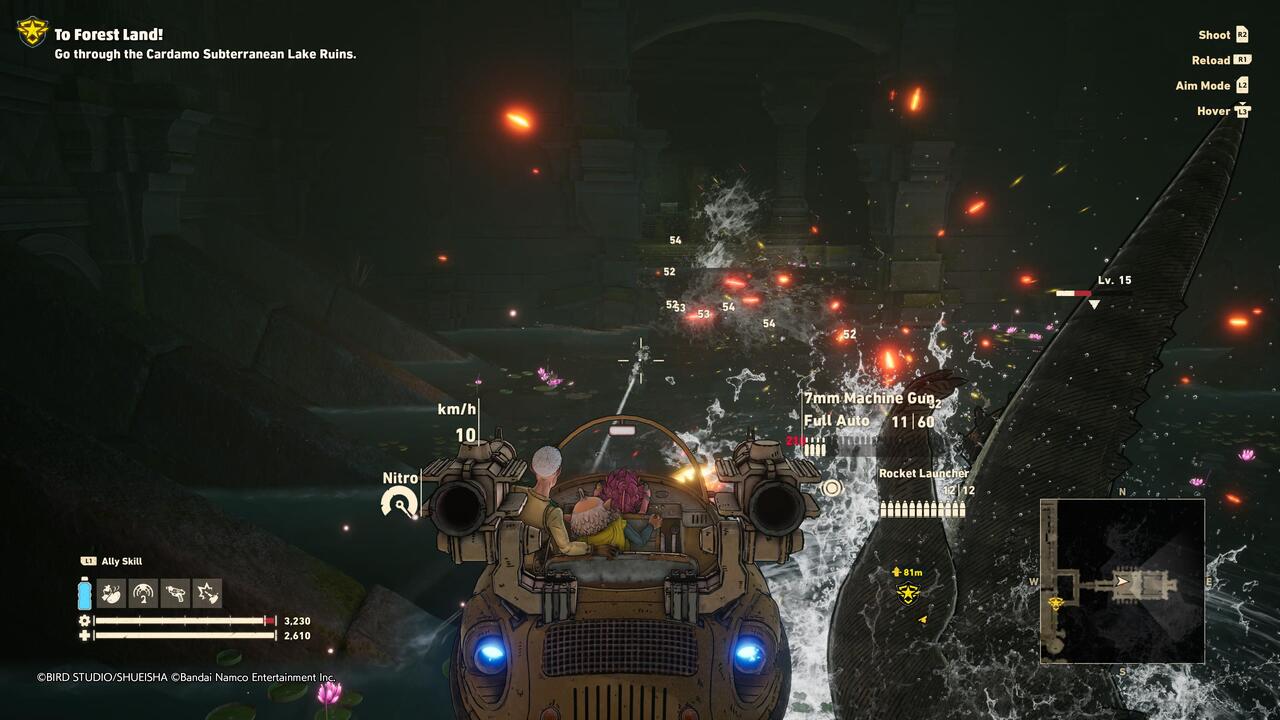Activate the food bowl ally skill
Screen dimensions: 1280x720
(112, 593)
